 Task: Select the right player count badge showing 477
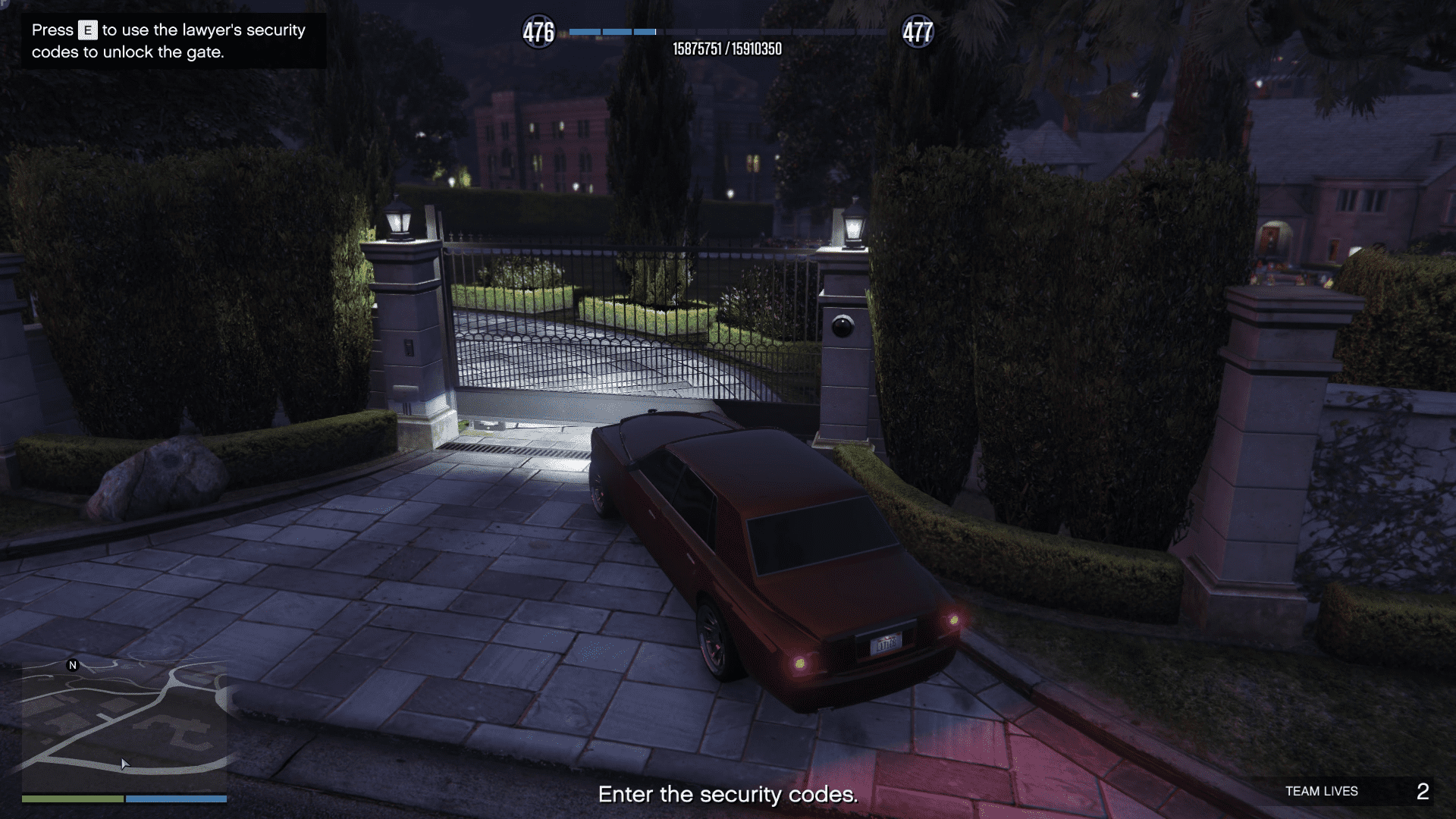pyautogui.click(x=918, y=32)
